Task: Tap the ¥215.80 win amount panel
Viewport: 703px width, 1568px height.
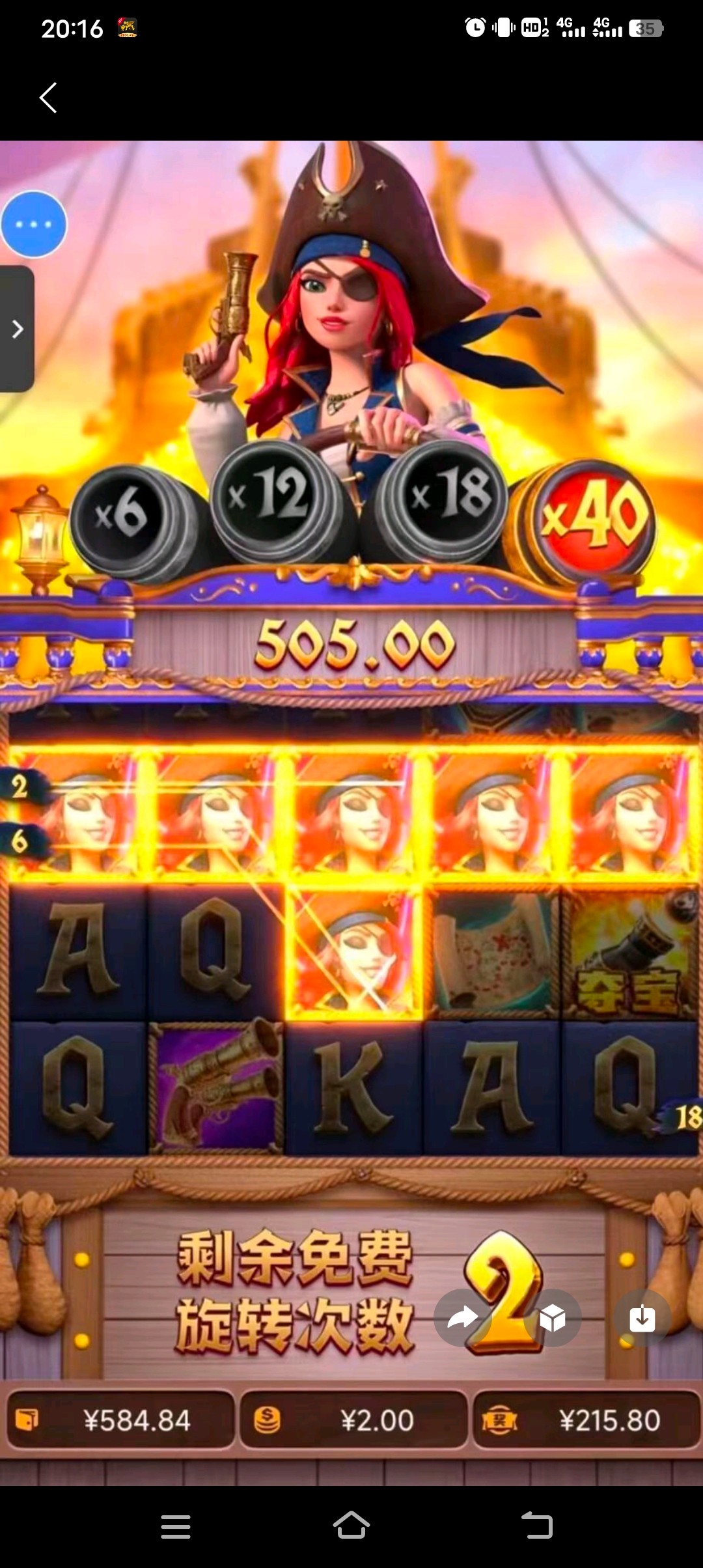Action: click(586, 1420)
